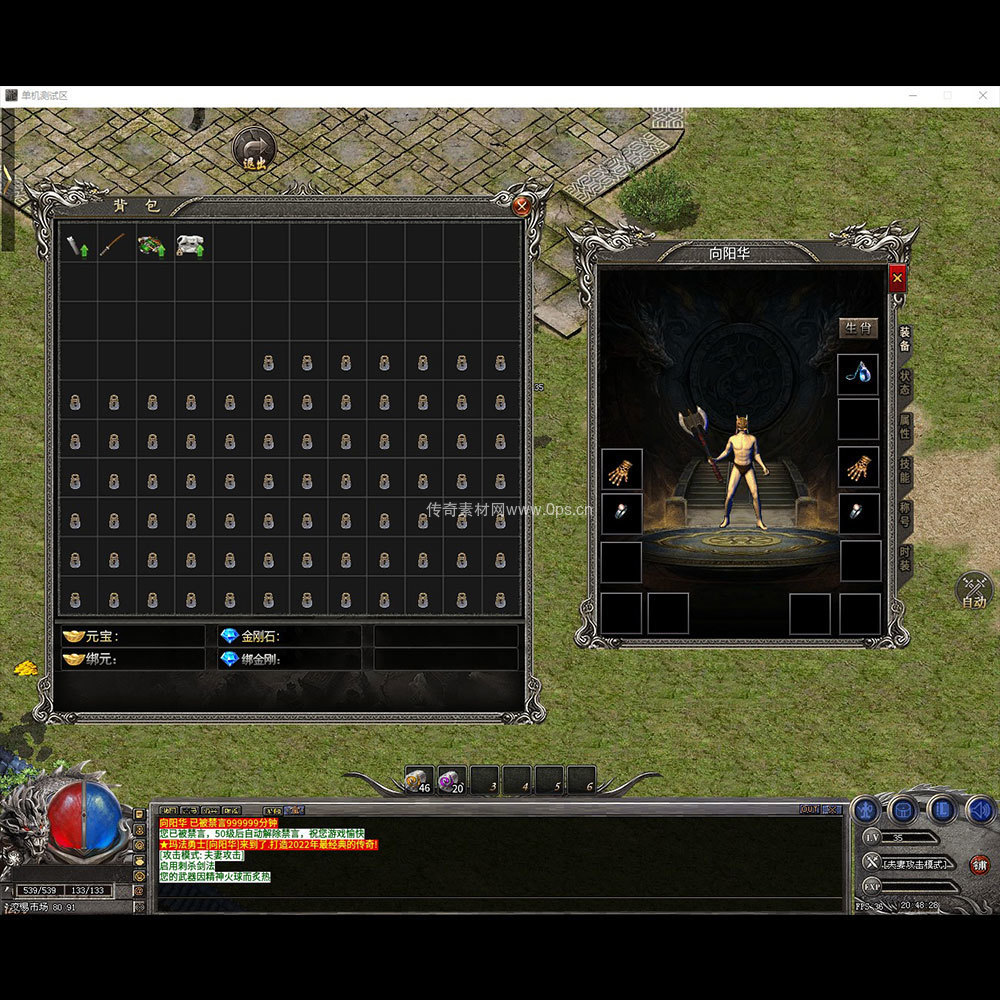The height and width of the screenshot is (1000, 1000).
Task: Open the 生肖 zodiac panel
Action: tap(858, 327)
